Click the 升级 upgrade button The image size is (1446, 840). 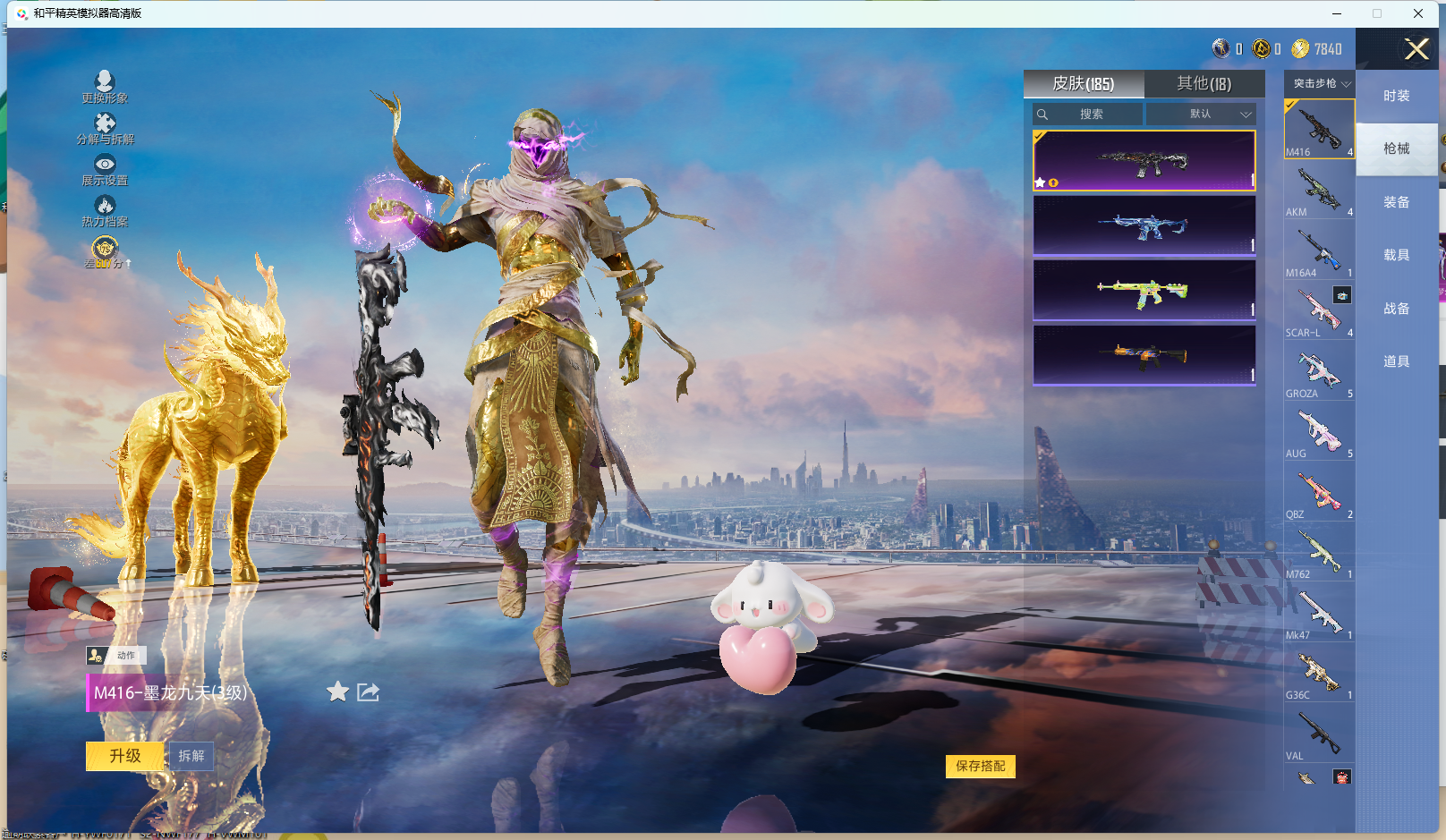tap(125, 756)
